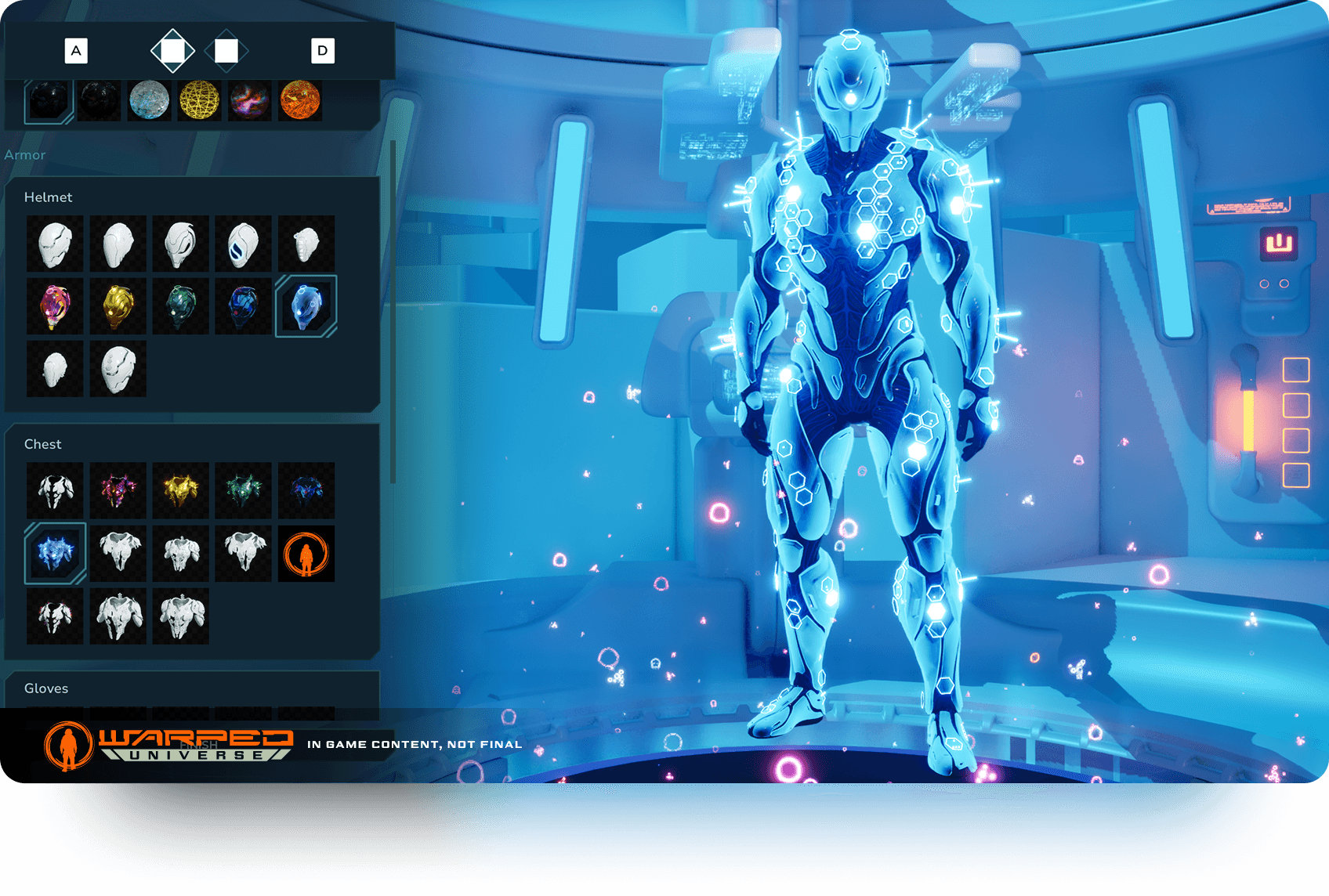
Task: Select the gold helmet
Action: pos(118,306)
